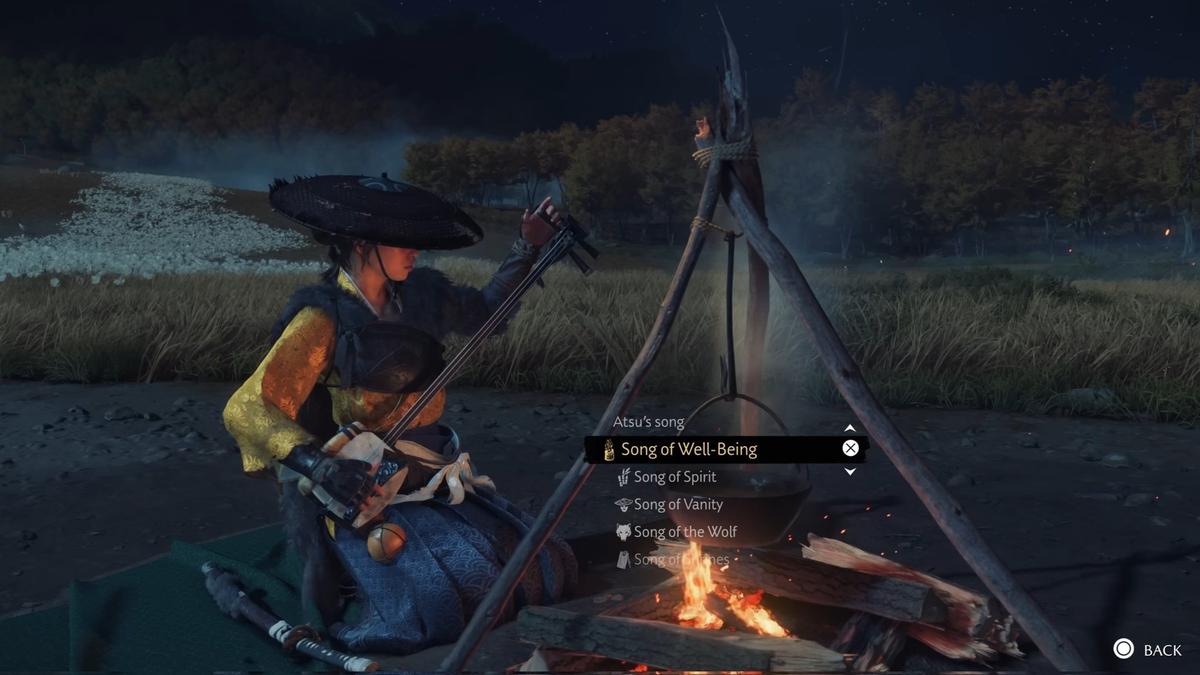This screenshot has height=675, width=1200.
Task: Click the up arrow above the song list
Action: (x=850, y=428)
